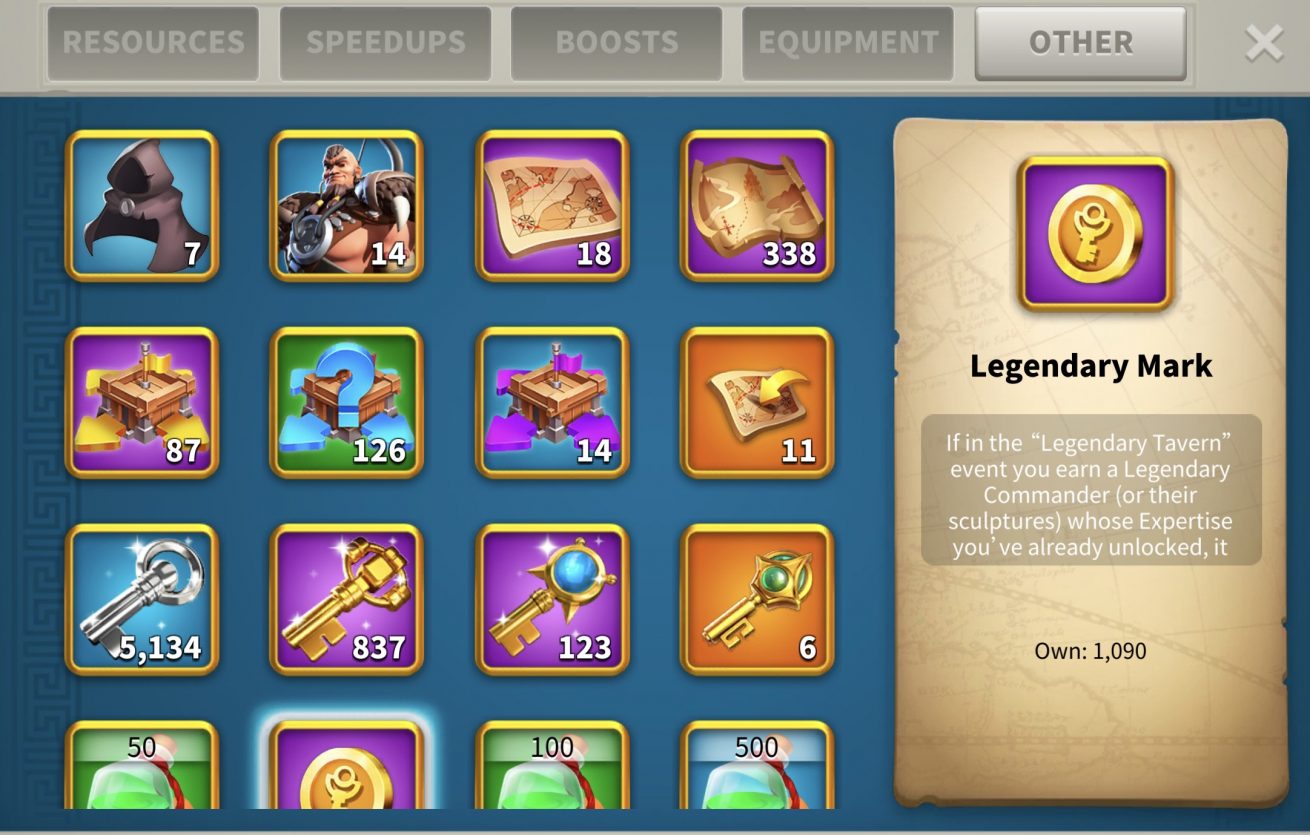This screenshot has width=1310, height=835.
Task: Select the Other tab
Action: click(1080, 43)
